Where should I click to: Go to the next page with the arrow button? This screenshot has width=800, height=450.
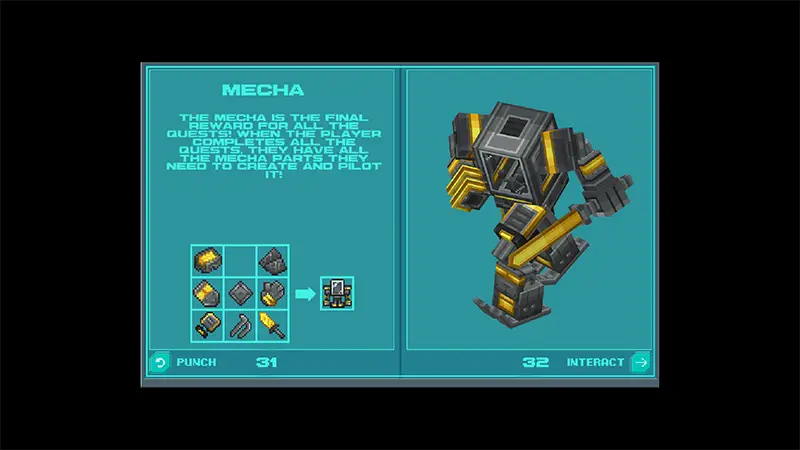(x=640, y=362)
